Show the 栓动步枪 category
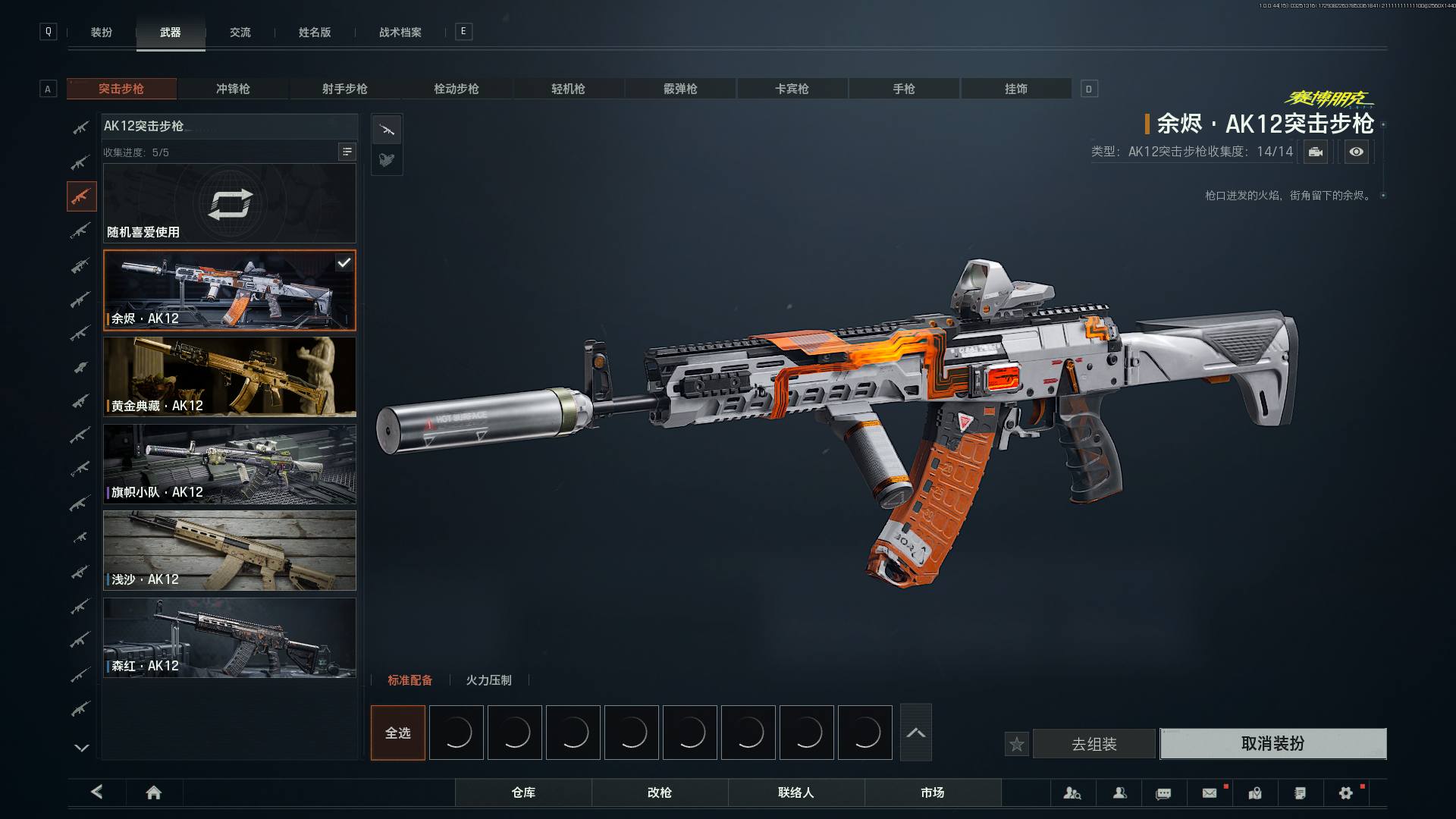1456x819 pixels. tap(457, 89)
